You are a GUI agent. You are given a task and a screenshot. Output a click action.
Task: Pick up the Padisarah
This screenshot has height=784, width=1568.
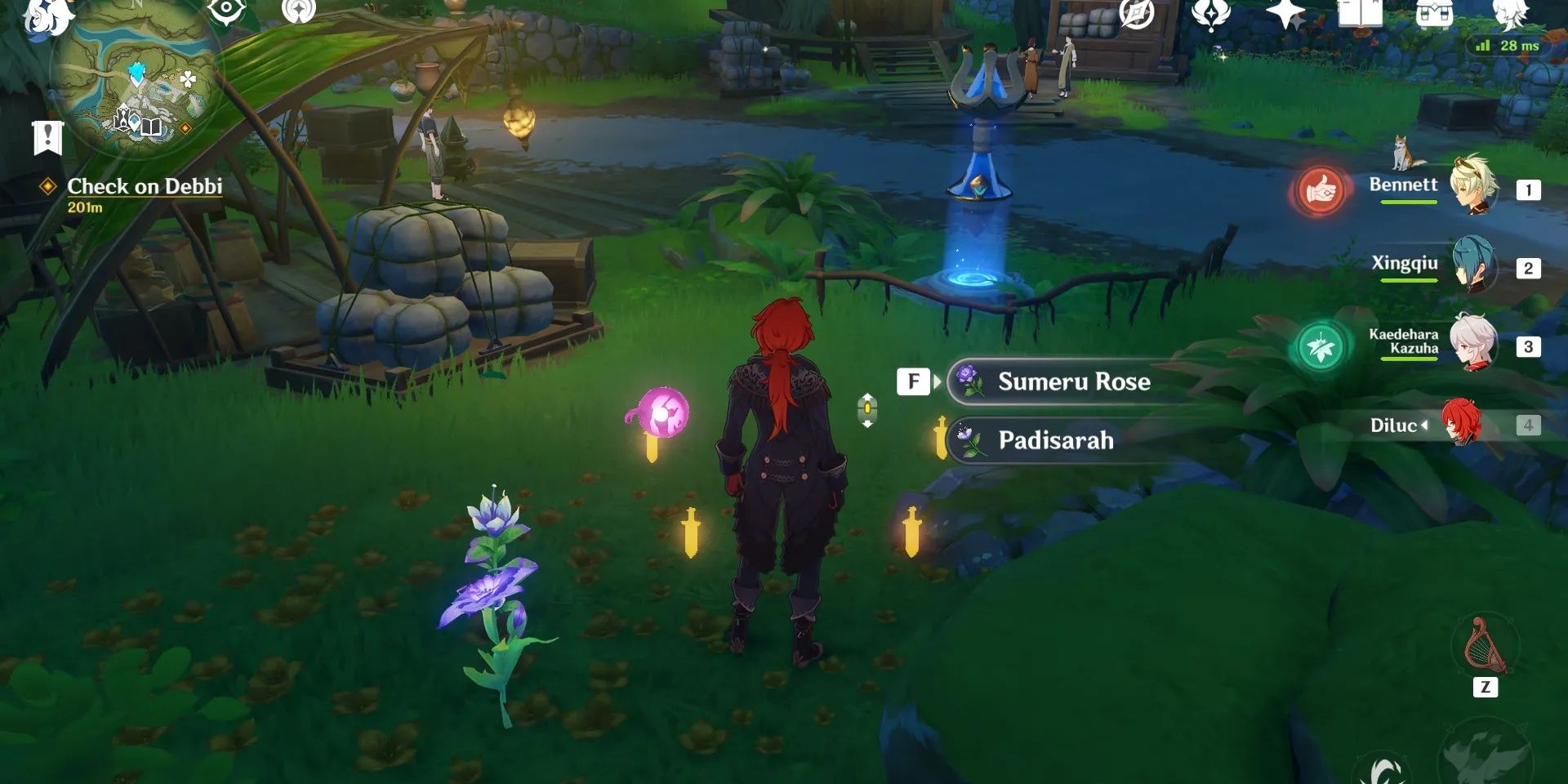pos(1055,440)
